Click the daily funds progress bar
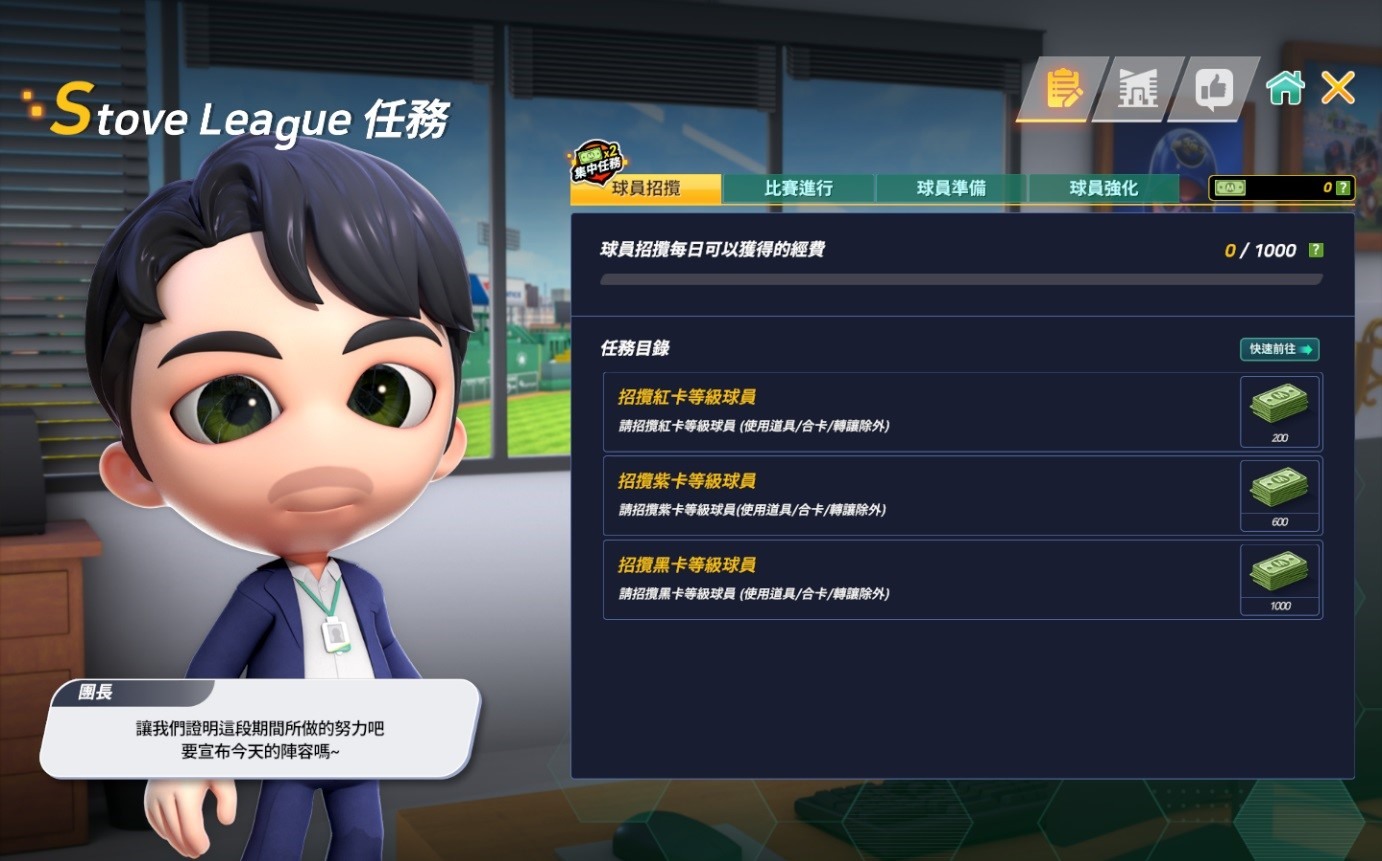Image resolution: width=1382 pixels, height=861 pixels. click(x=960, y=280)
